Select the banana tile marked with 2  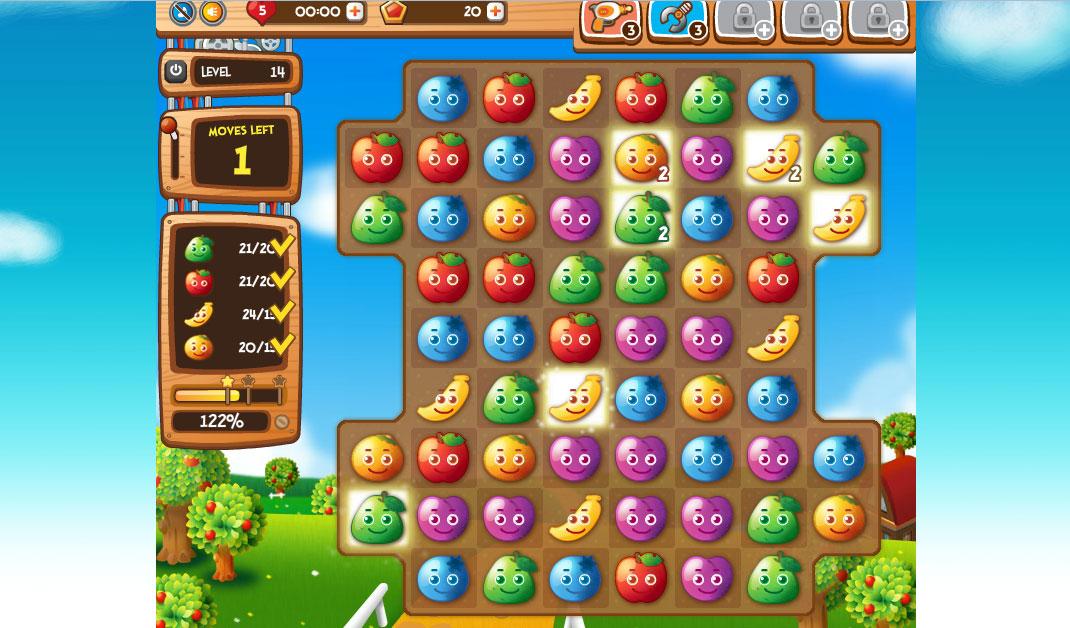(774, 158)
